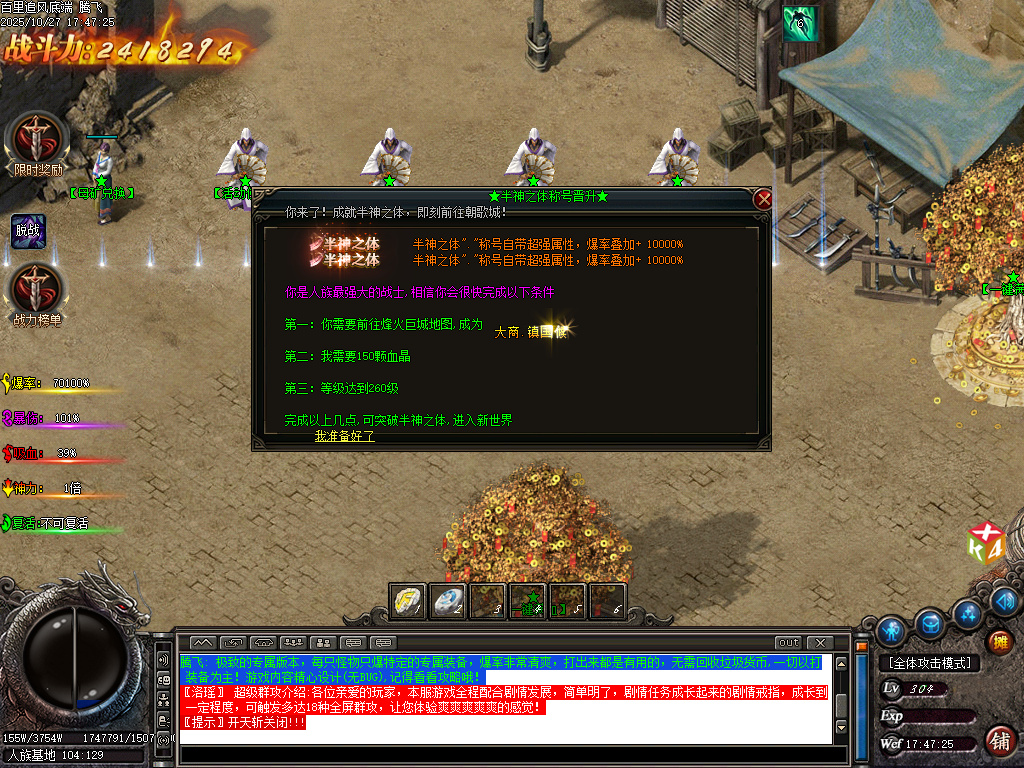Click the chat window OUT button
Viewport: 1024px width, 768px height.
(789, 642)
